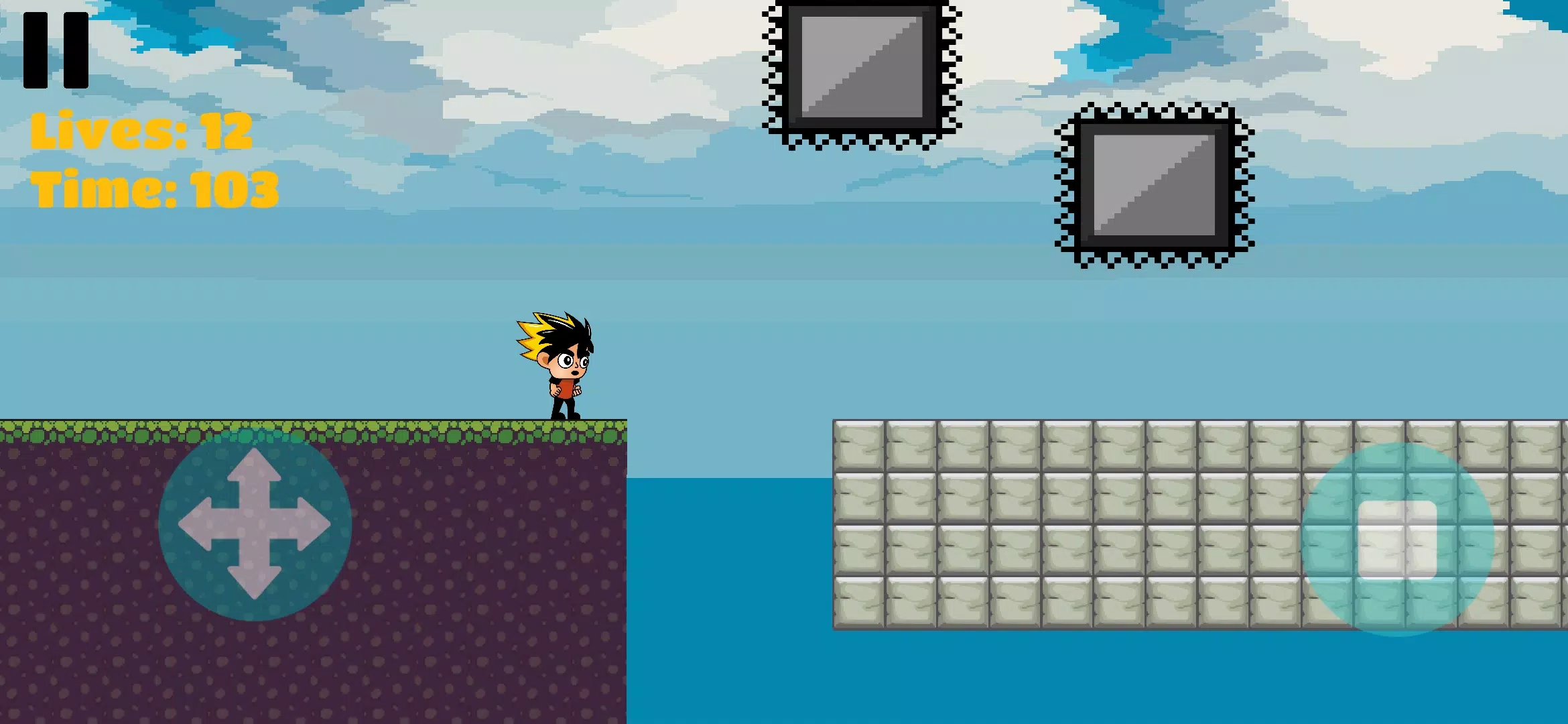The image size is (1568, 724).
Task: Tap the circular translucent D-pad background
Action: (x=253, y=530)
